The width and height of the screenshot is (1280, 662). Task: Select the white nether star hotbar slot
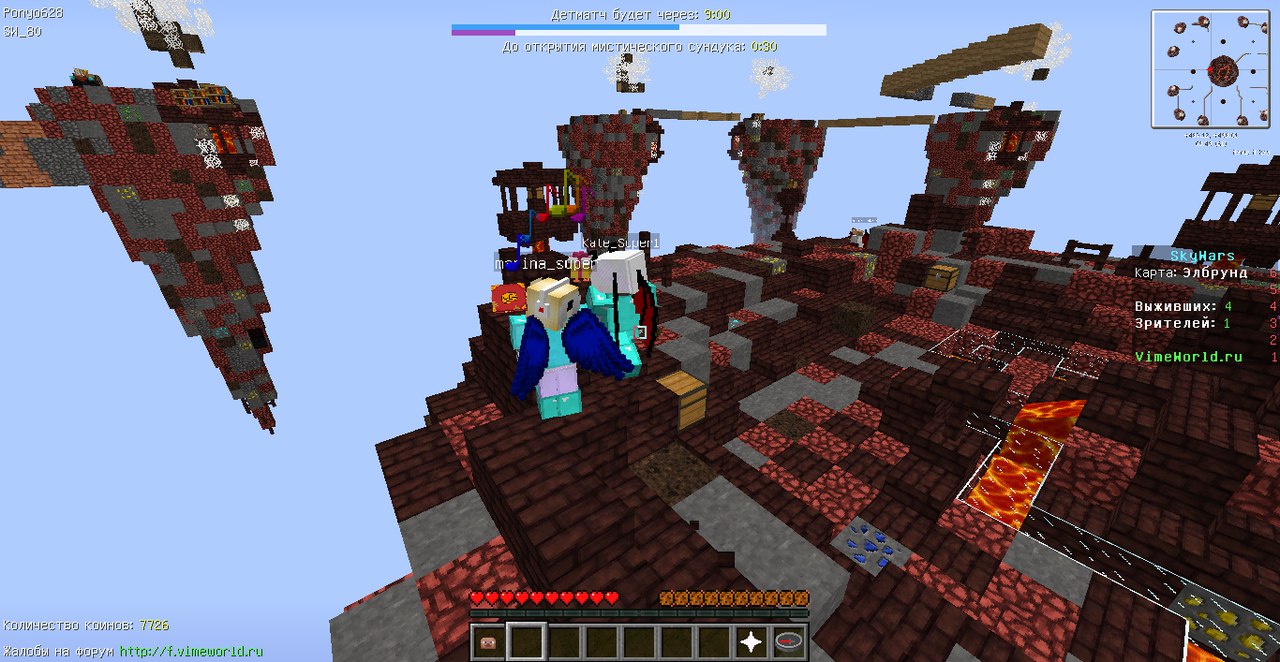pyautogui.click(x=752, y=641)
